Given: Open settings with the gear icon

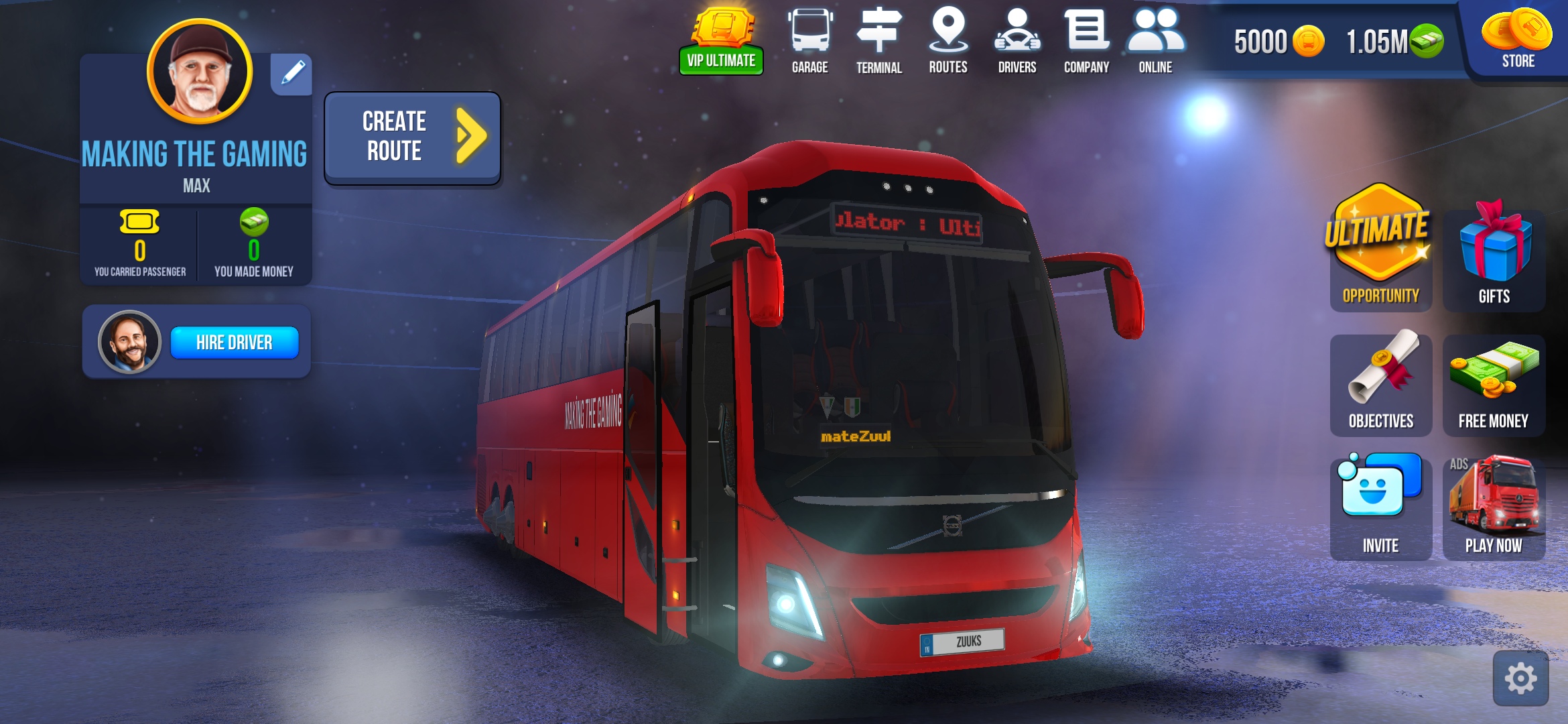Looking at the screenshot, I should coord(1520,678).
